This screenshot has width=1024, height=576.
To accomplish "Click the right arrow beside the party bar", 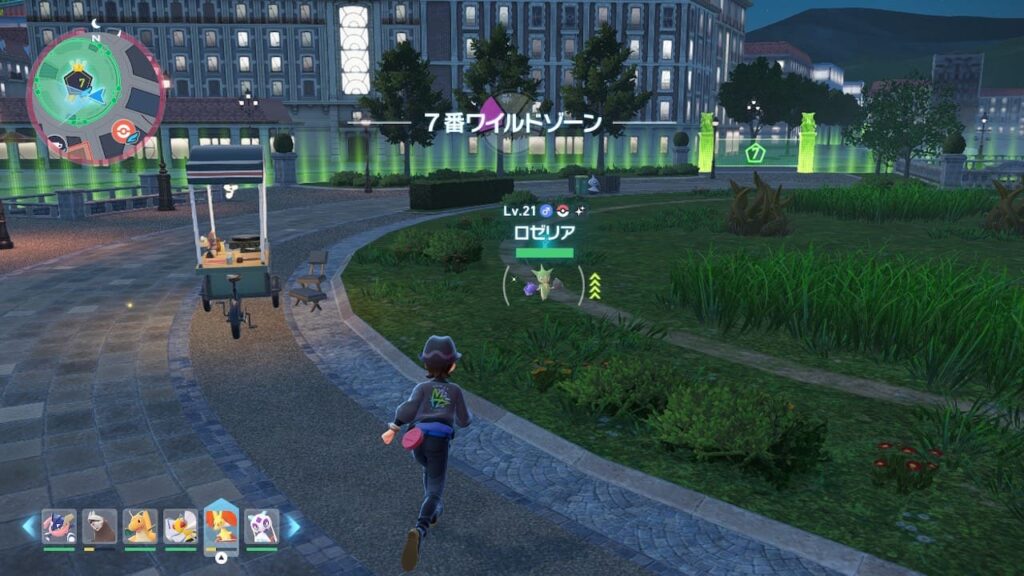I will [x=294, y=525].
